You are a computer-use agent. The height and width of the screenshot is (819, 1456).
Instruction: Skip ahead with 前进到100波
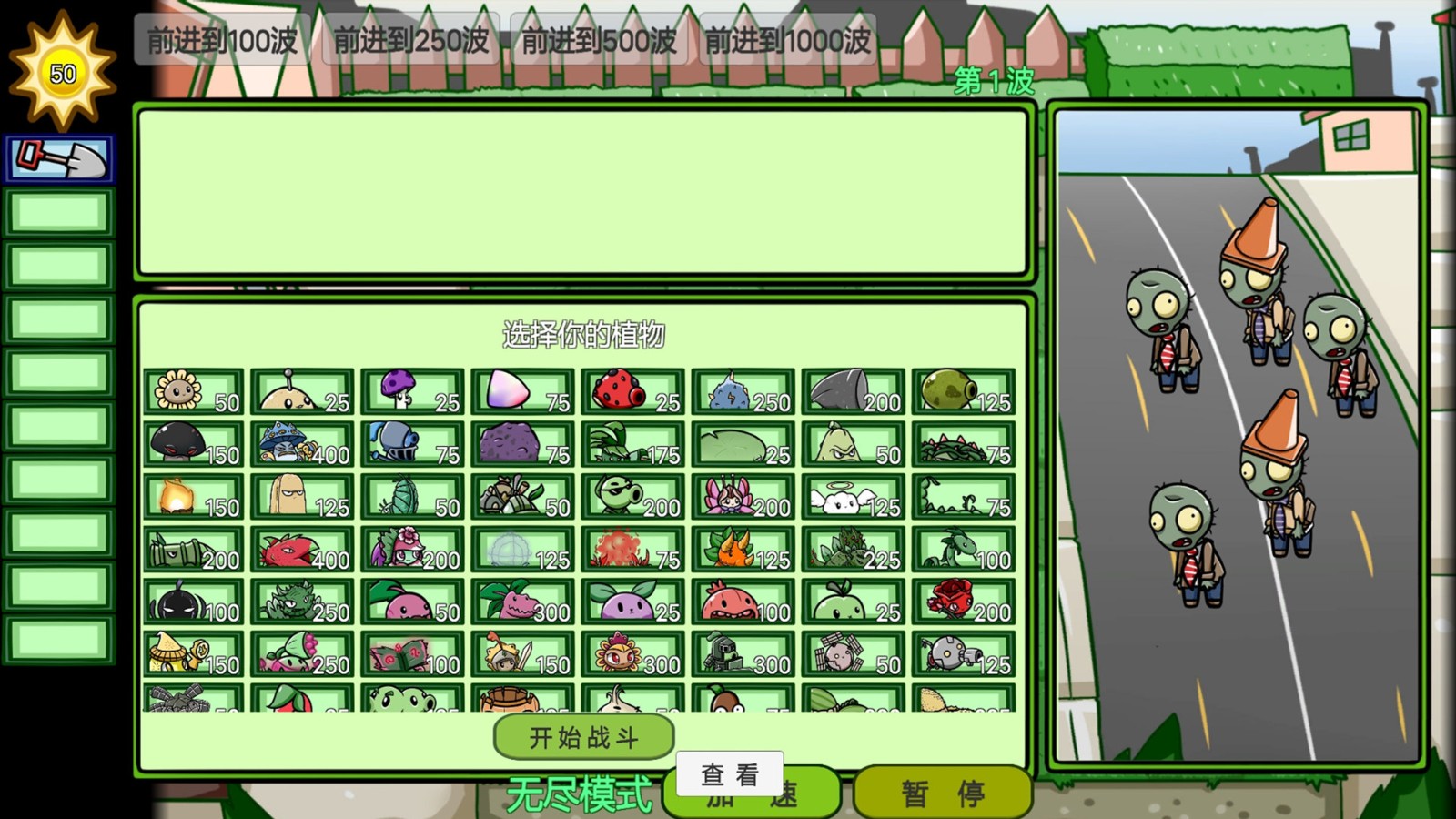[222, 40]
